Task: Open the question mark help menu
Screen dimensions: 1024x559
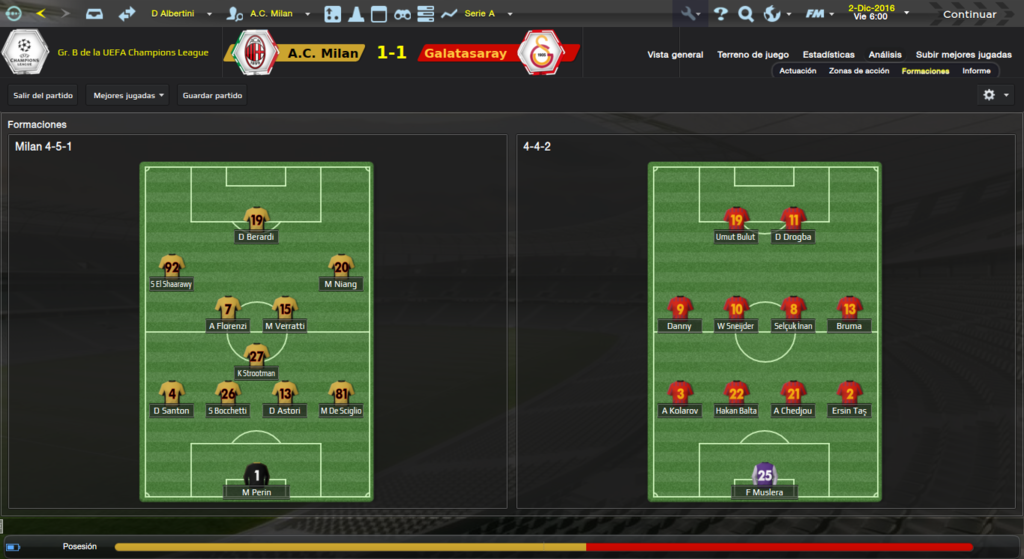Action: point(720,14)
